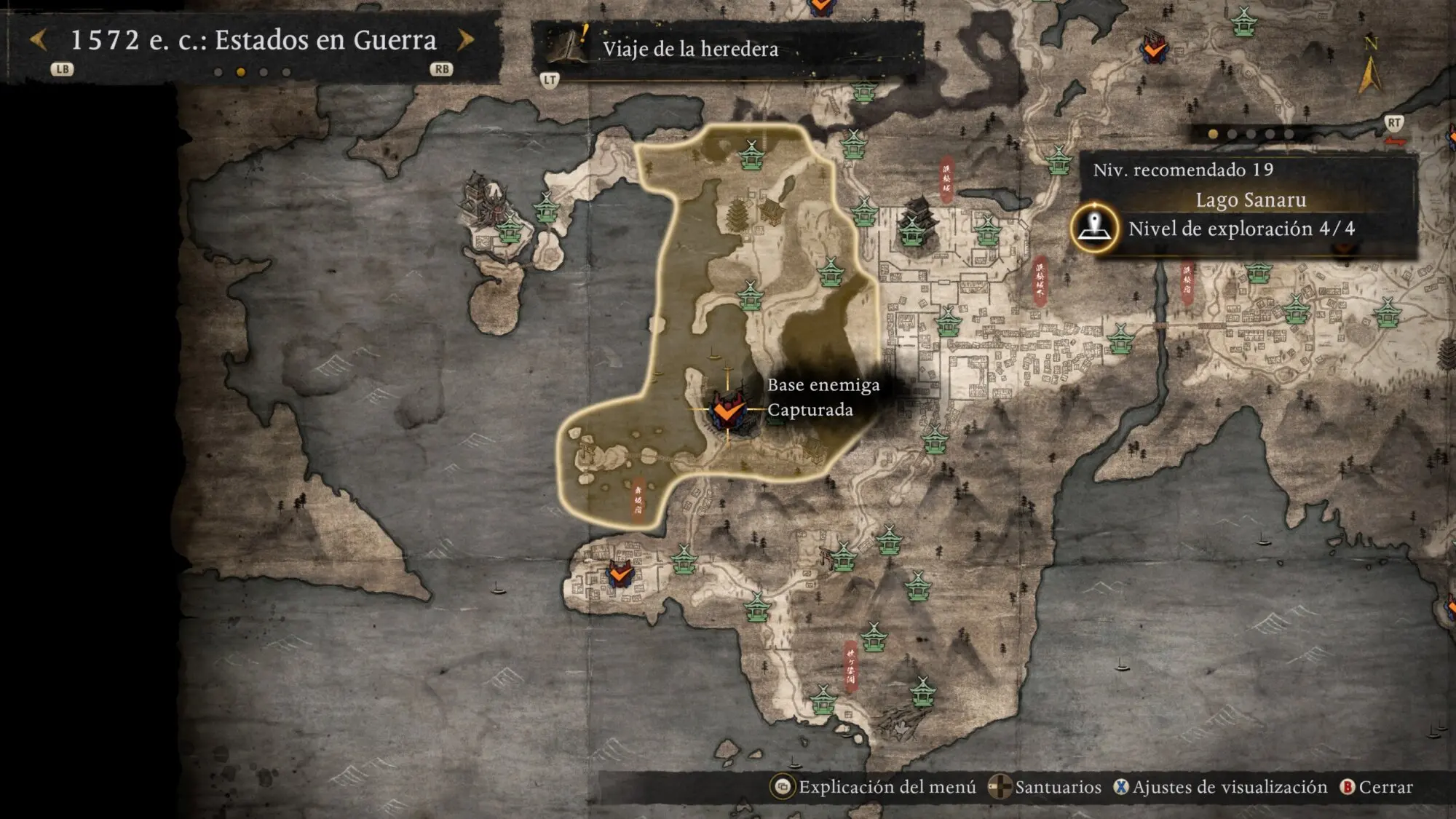Select the captured base in the southern coastal town

tap(620, 574)
